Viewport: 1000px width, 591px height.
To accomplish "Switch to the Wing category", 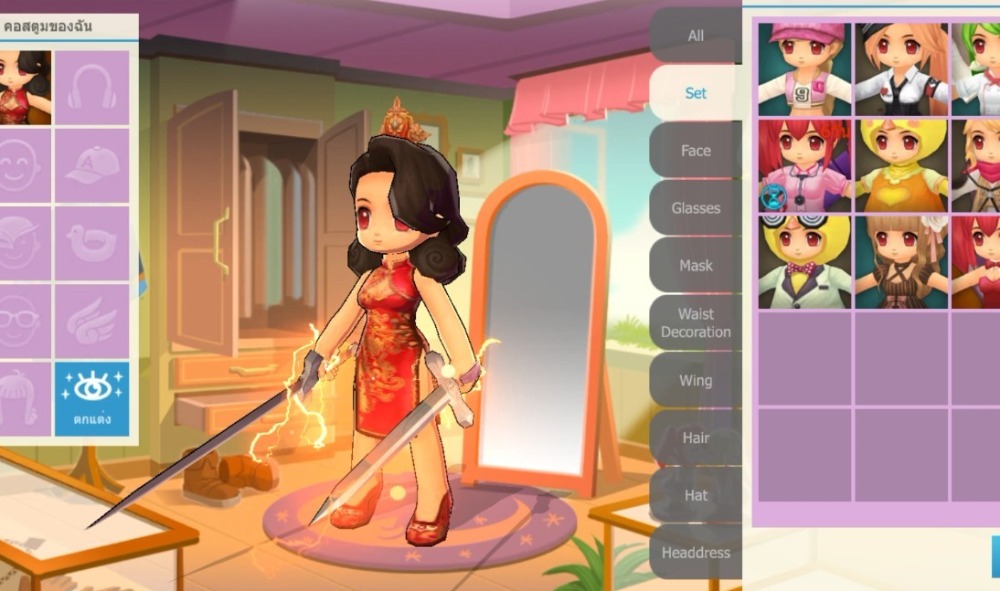I will point(695,380).
